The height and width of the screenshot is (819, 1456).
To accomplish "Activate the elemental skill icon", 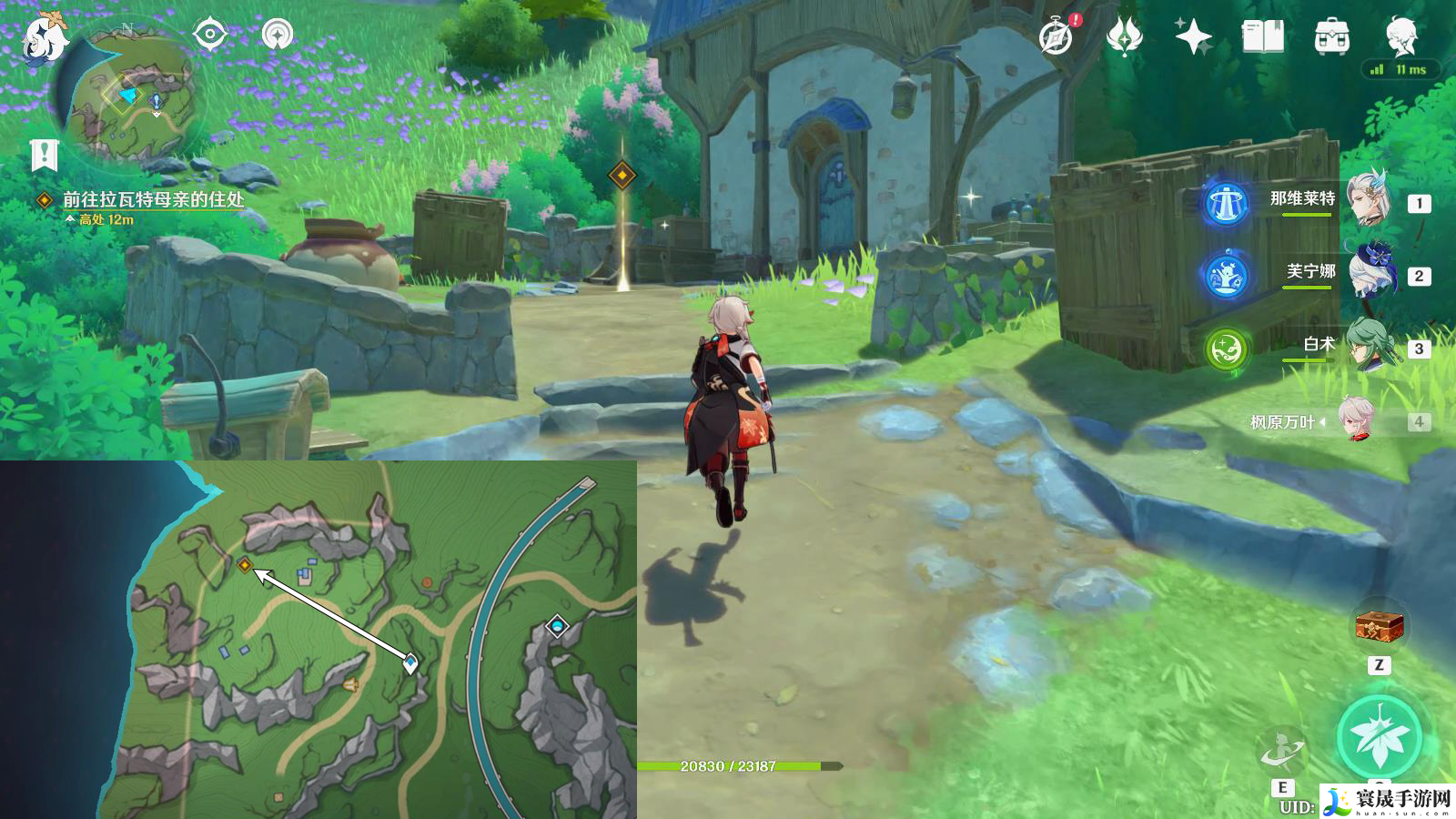I will (x=1282, y=753).
